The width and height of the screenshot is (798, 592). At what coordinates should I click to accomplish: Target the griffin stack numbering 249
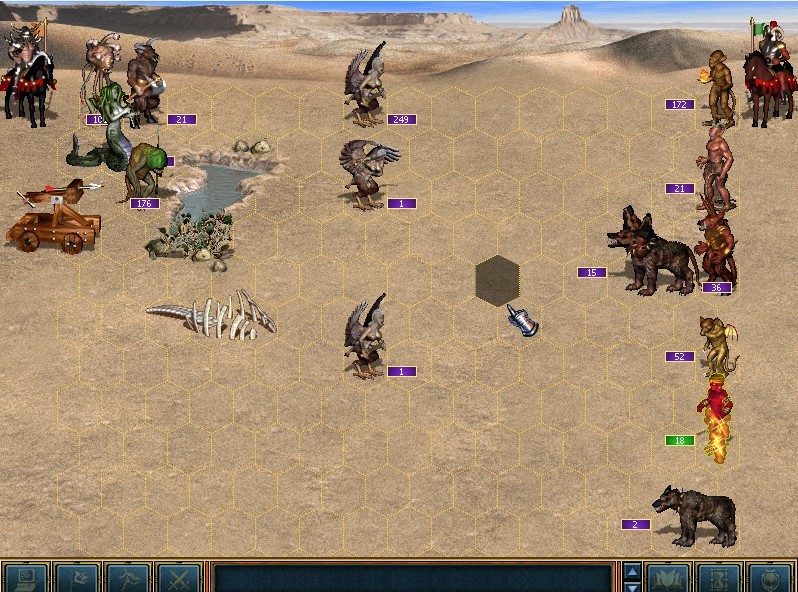point(367,88)
